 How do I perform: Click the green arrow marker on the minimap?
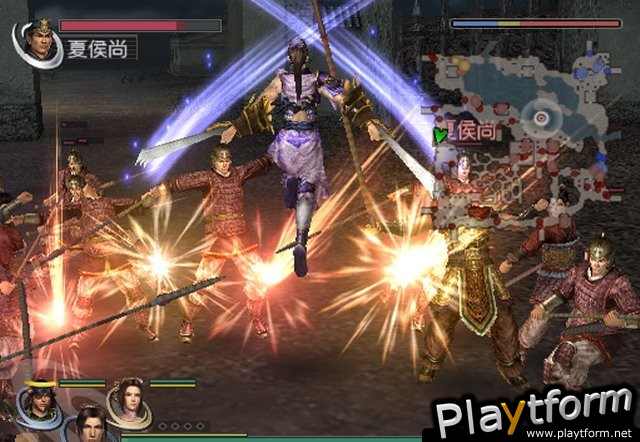[438, 133]
